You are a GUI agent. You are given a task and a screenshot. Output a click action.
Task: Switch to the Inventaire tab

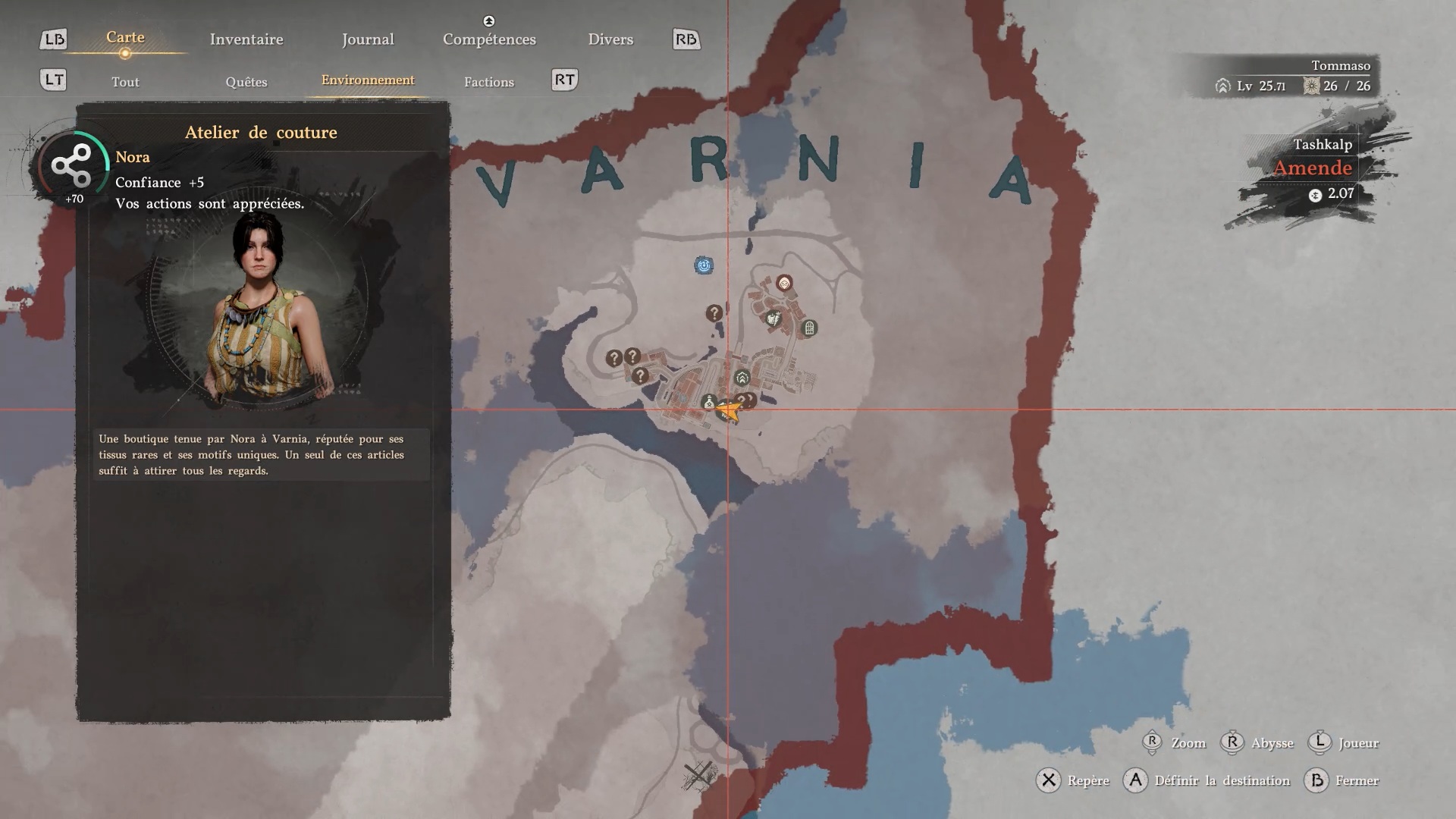[x=246, y=39]
